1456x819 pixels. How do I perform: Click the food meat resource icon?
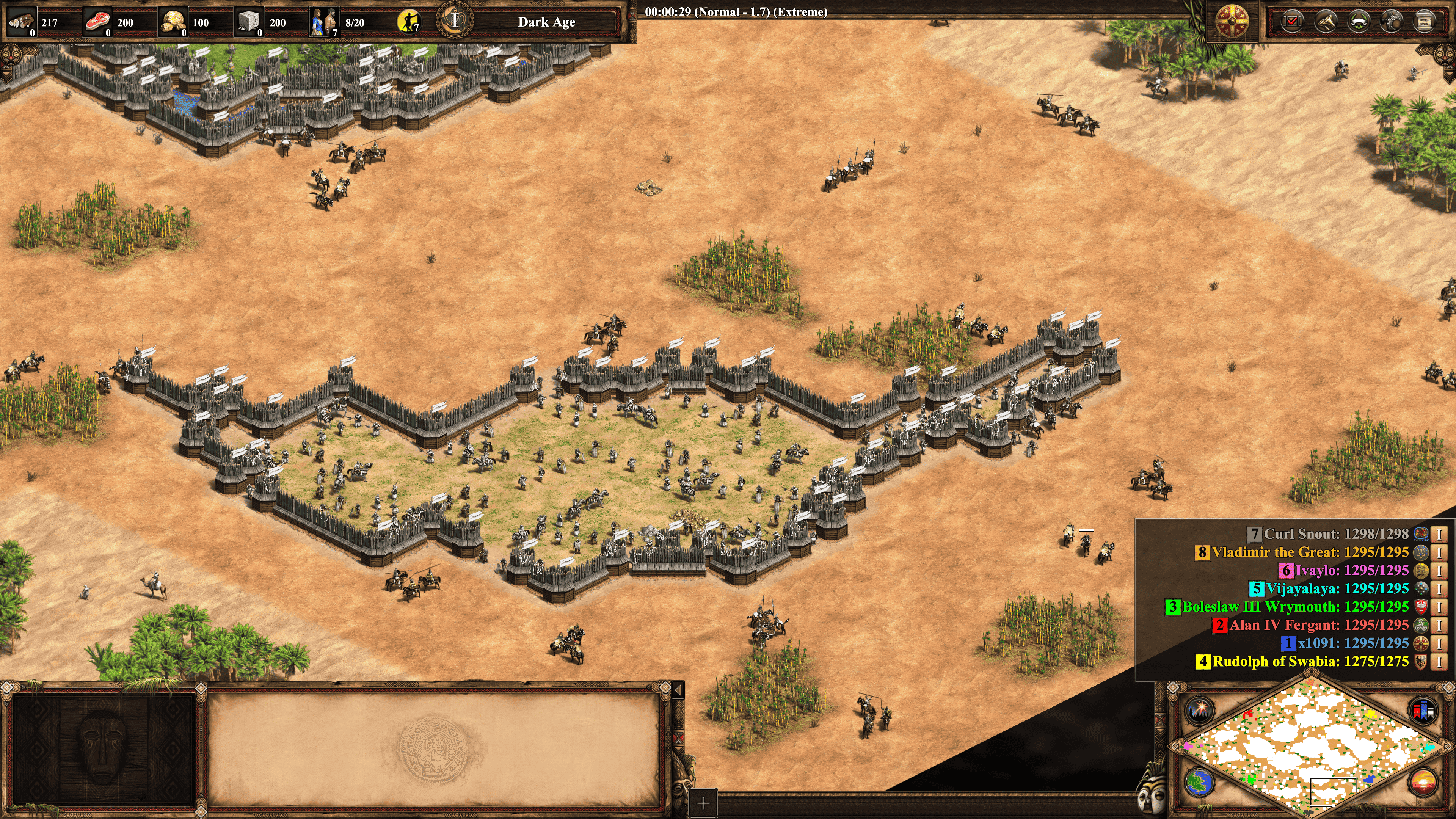[x=97, y=22]
